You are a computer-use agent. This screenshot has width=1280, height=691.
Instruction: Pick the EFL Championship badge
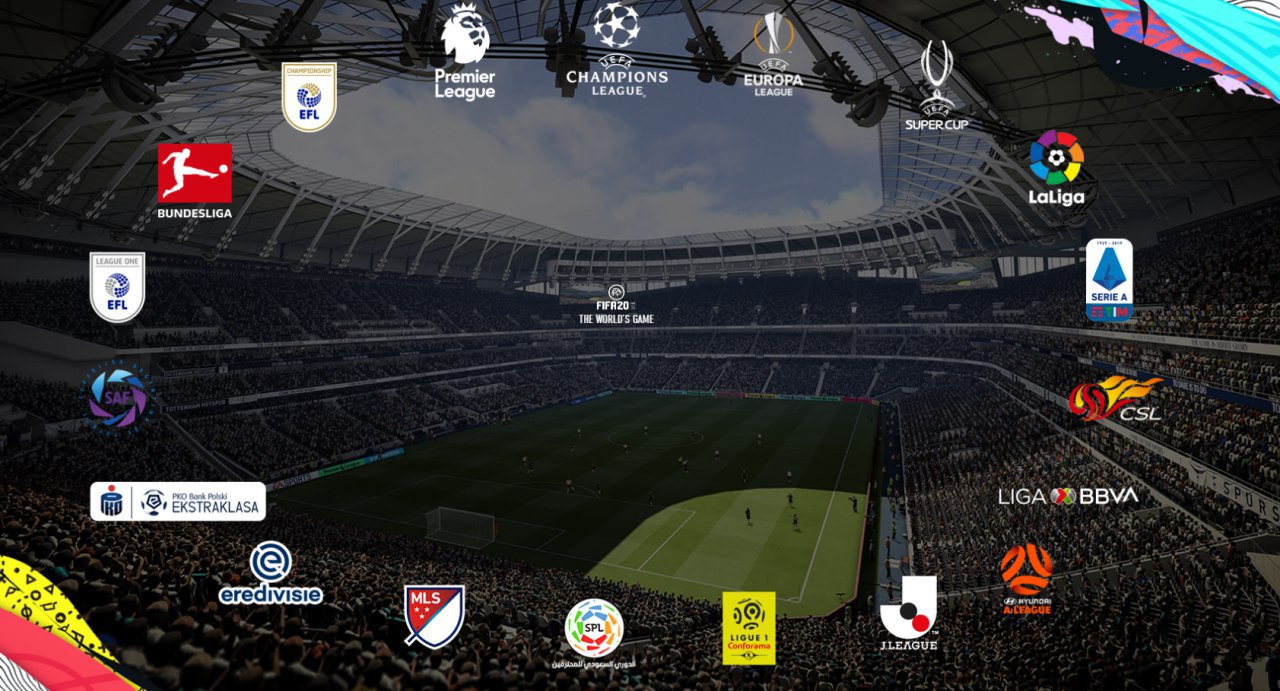click(x=309, y=97)
